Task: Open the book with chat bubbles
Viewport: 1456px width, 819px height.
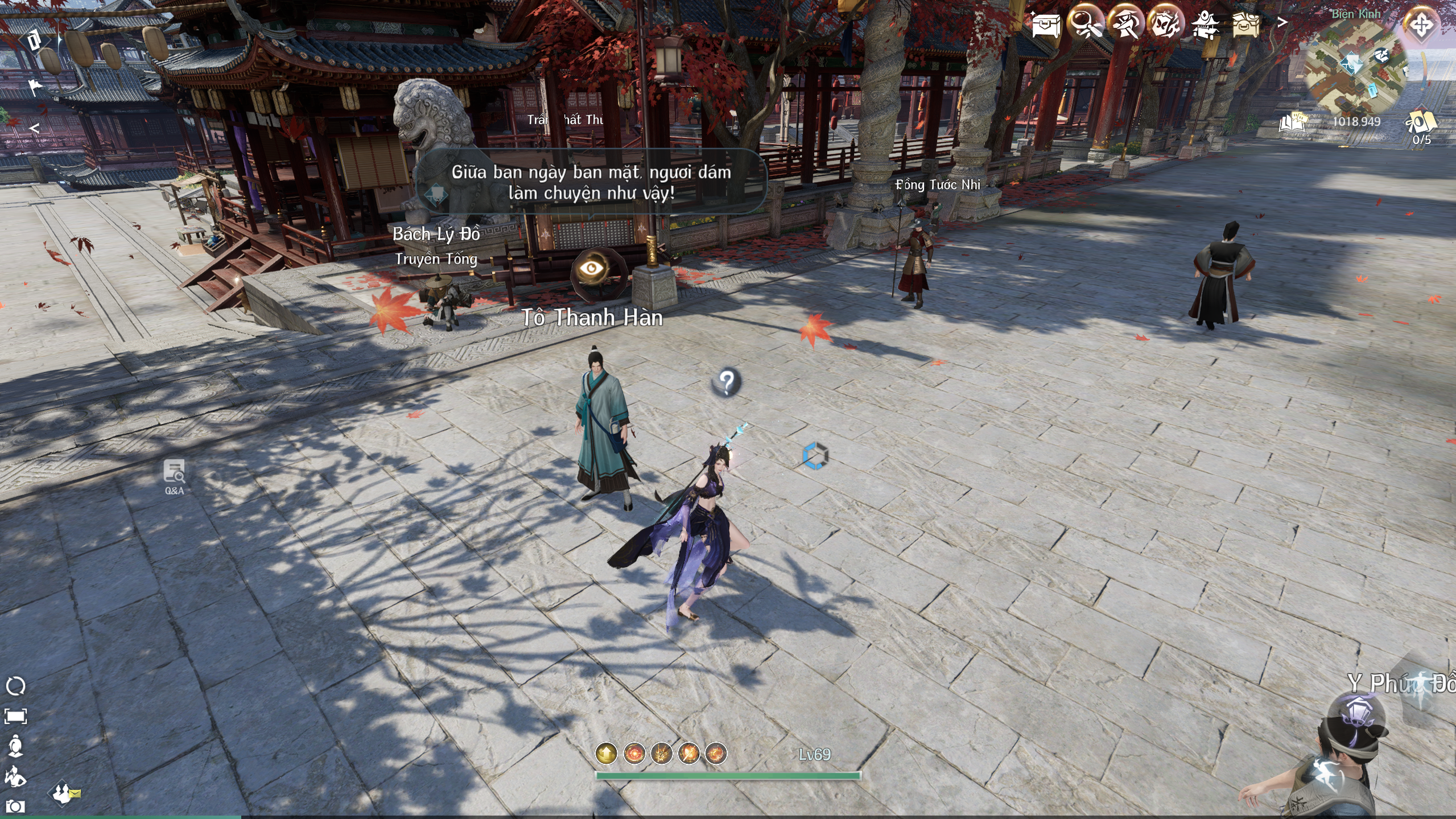Action: pos(1293,122)
